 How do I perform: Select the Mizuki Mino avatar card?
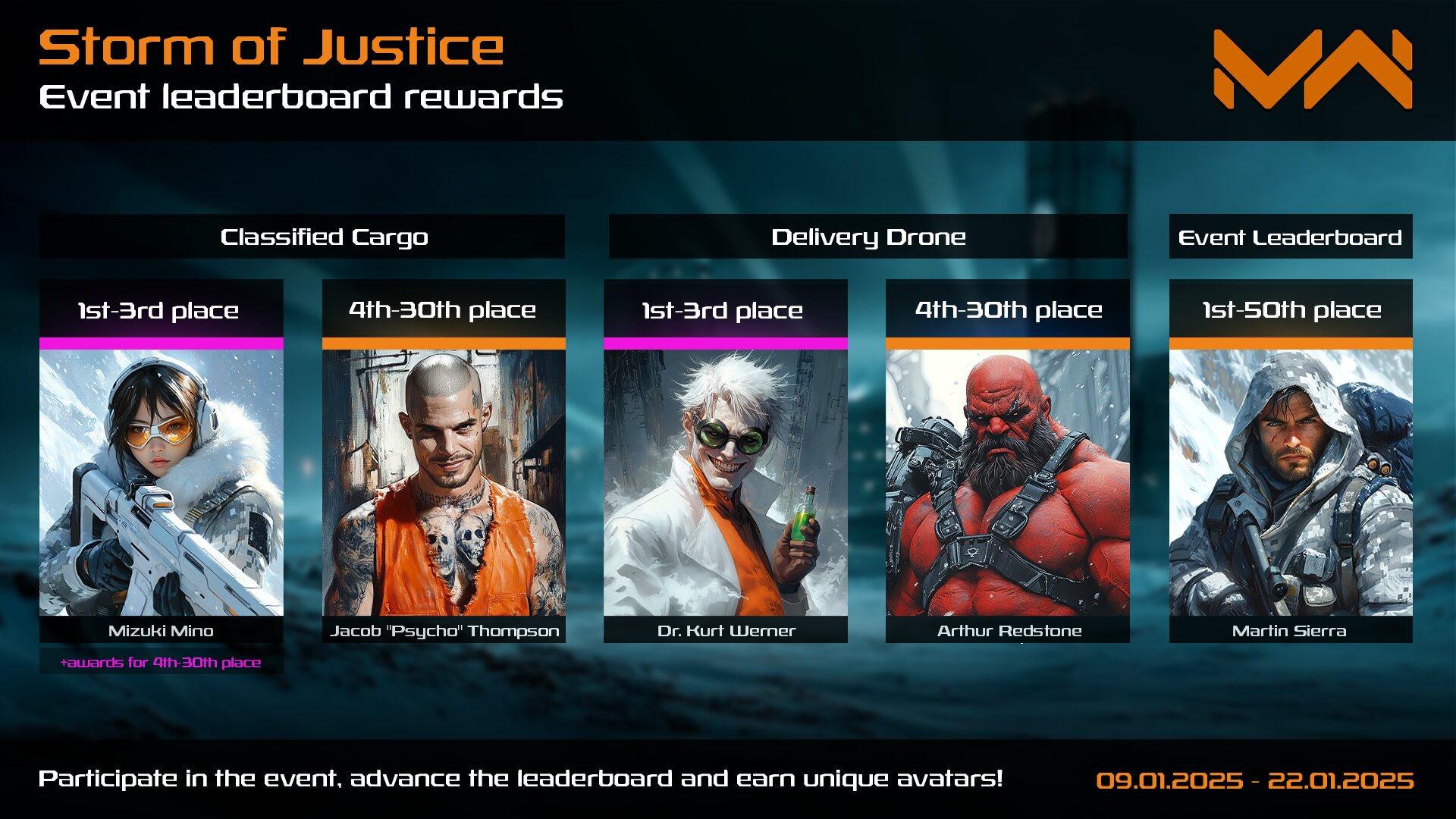pyautogui.click(x=161, y=482)
